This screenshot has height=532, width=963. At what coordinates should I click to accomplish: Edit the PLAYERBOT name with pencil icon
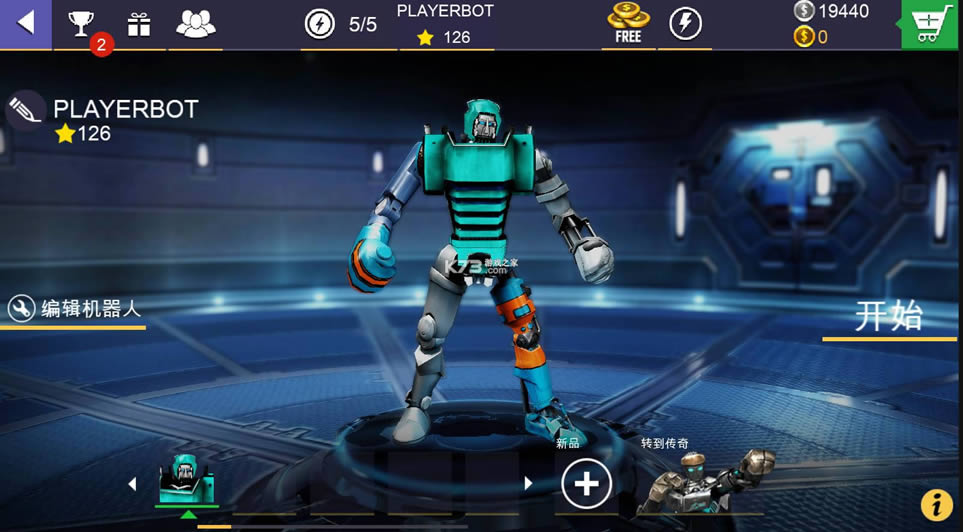pos(25,110)
